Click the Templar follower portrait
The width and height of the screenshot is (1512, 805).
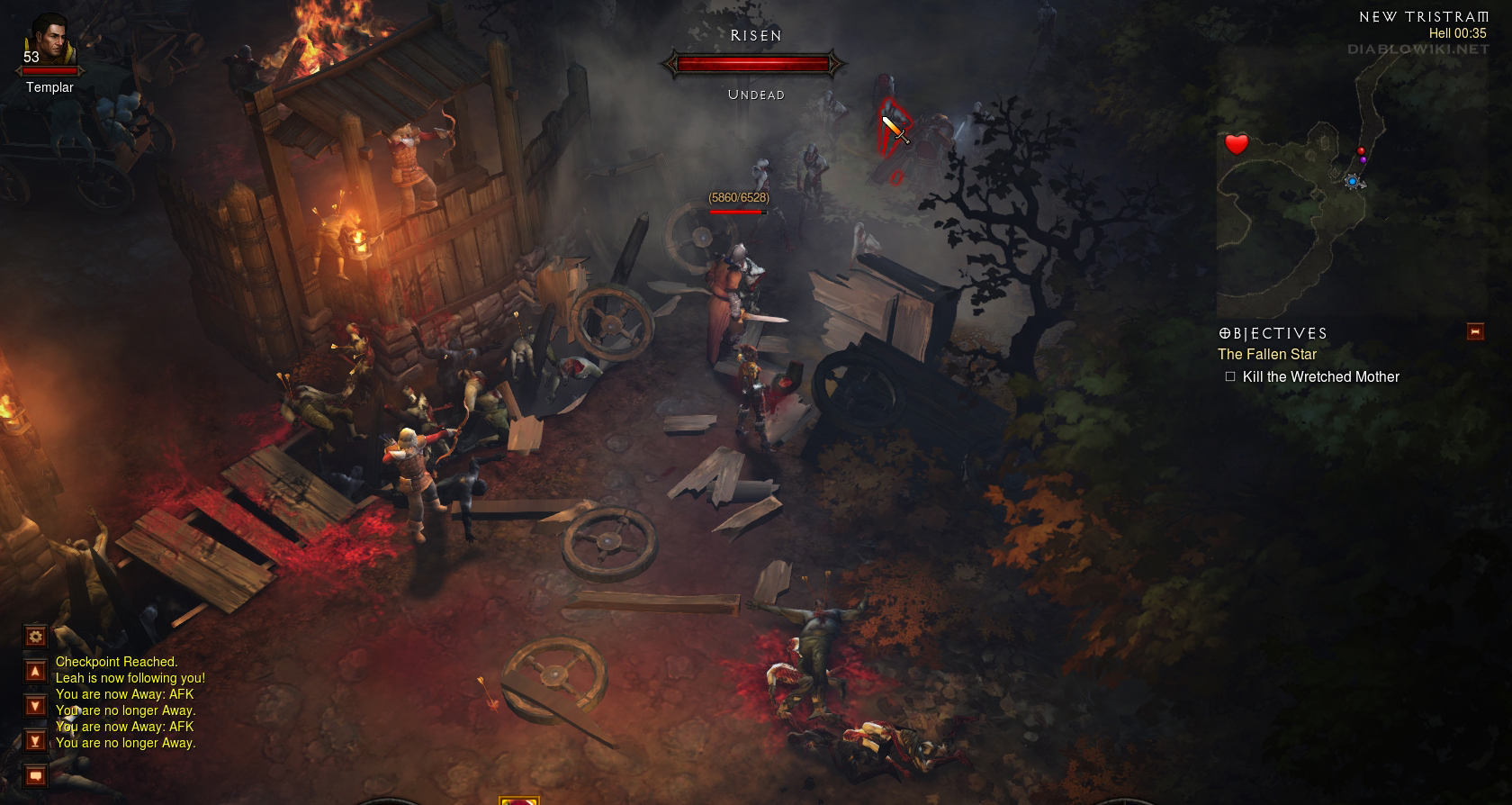[x=49, y=42]
